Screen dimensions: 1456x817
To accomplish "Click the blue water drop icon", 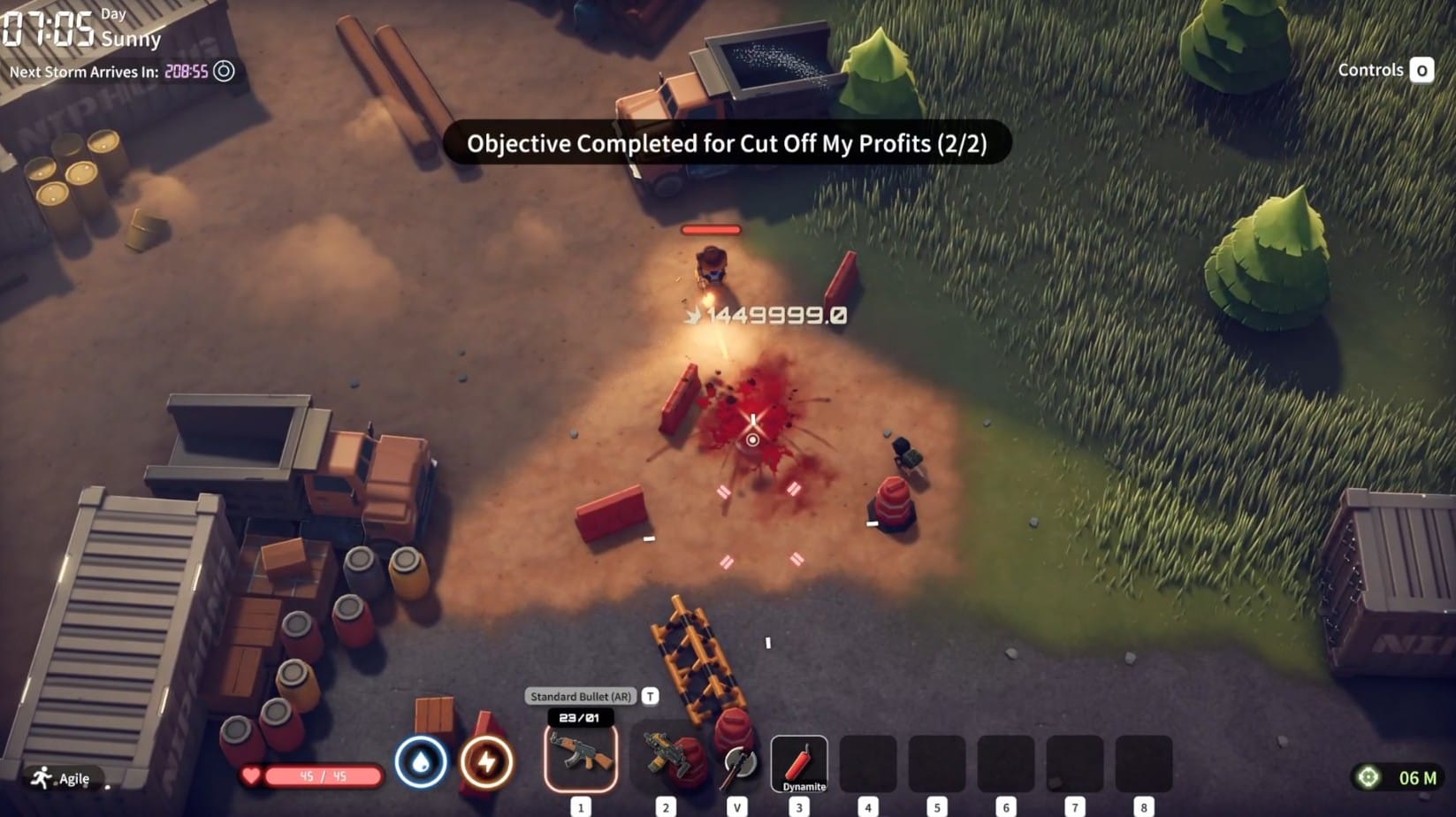I will coord(421,761).
